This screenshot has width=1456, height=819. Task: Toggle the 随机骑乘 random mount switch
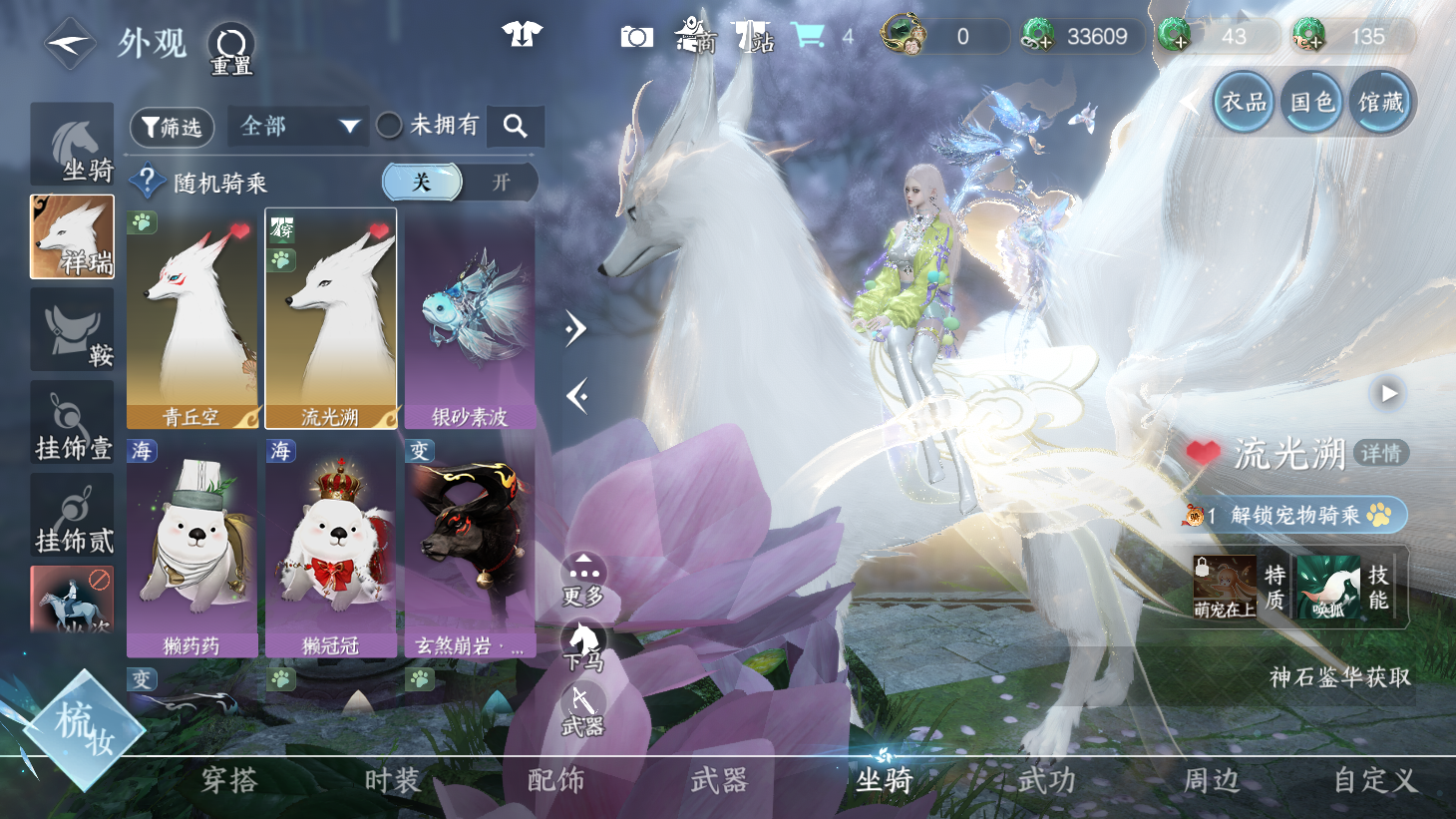pyautogui.click(x=460, y=182)
